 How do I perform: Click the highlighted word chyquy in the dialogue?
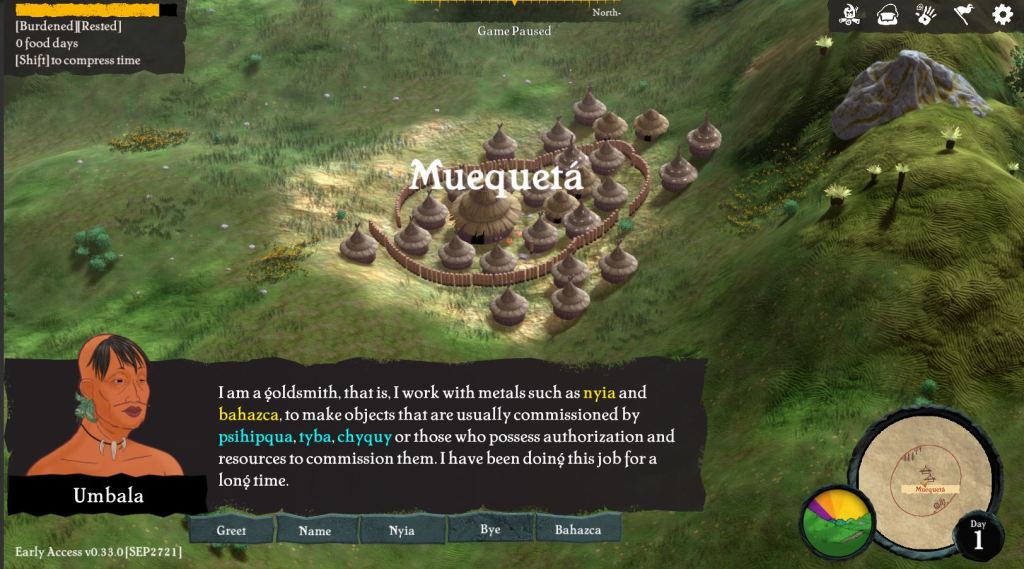pyautogui.click(x=363, y=437)
